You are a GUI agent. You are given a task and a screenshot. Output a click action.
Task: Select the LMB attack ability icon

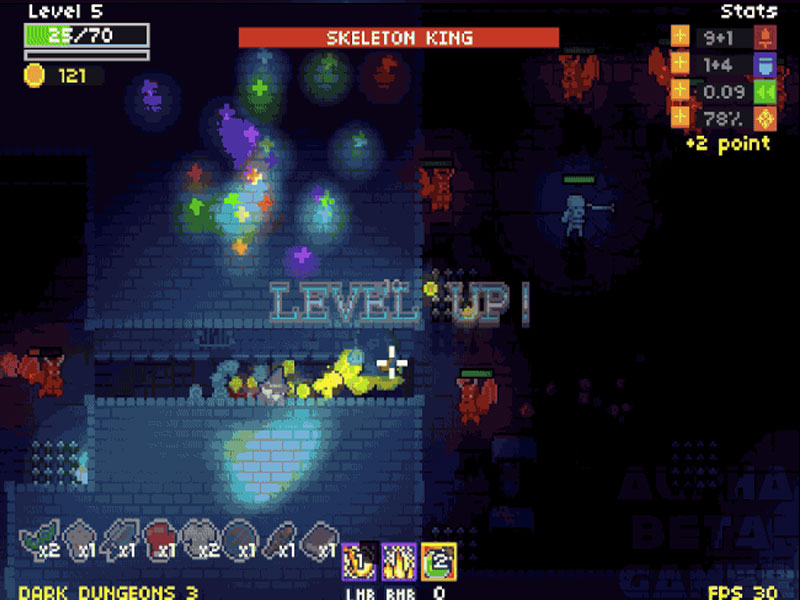pos(359,561)
